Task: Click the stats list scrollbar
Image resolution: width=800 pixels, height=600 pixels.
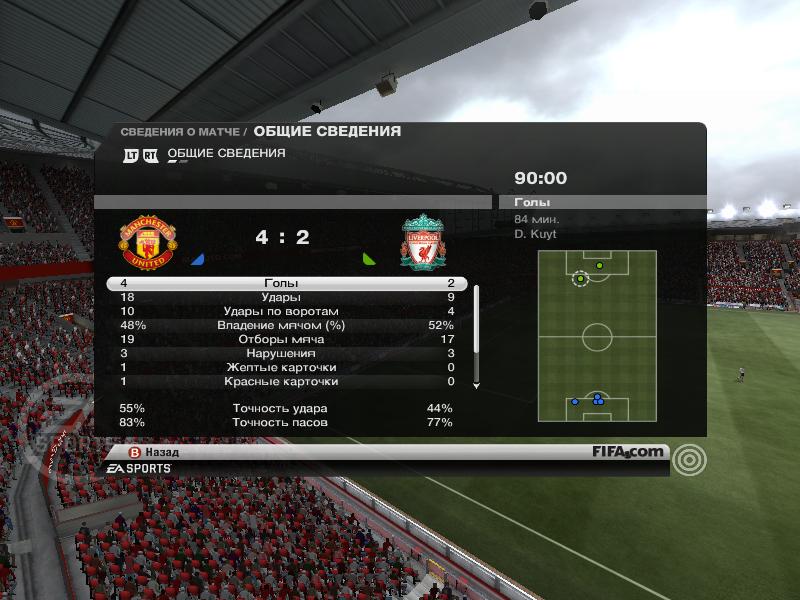Action: pos(476,320)
